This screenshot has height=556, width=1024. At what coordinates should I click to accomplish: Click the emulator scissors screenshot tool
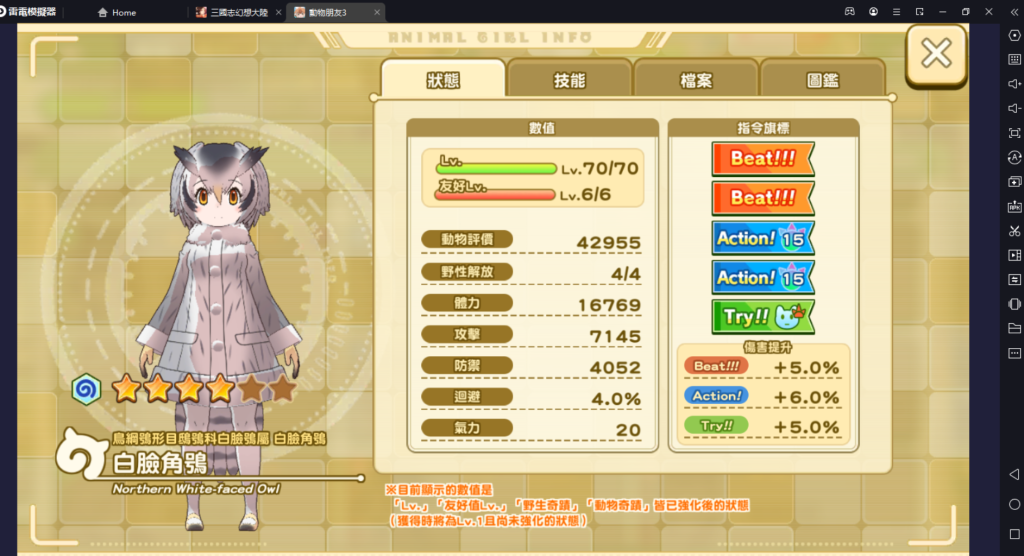click(1014, 231)
